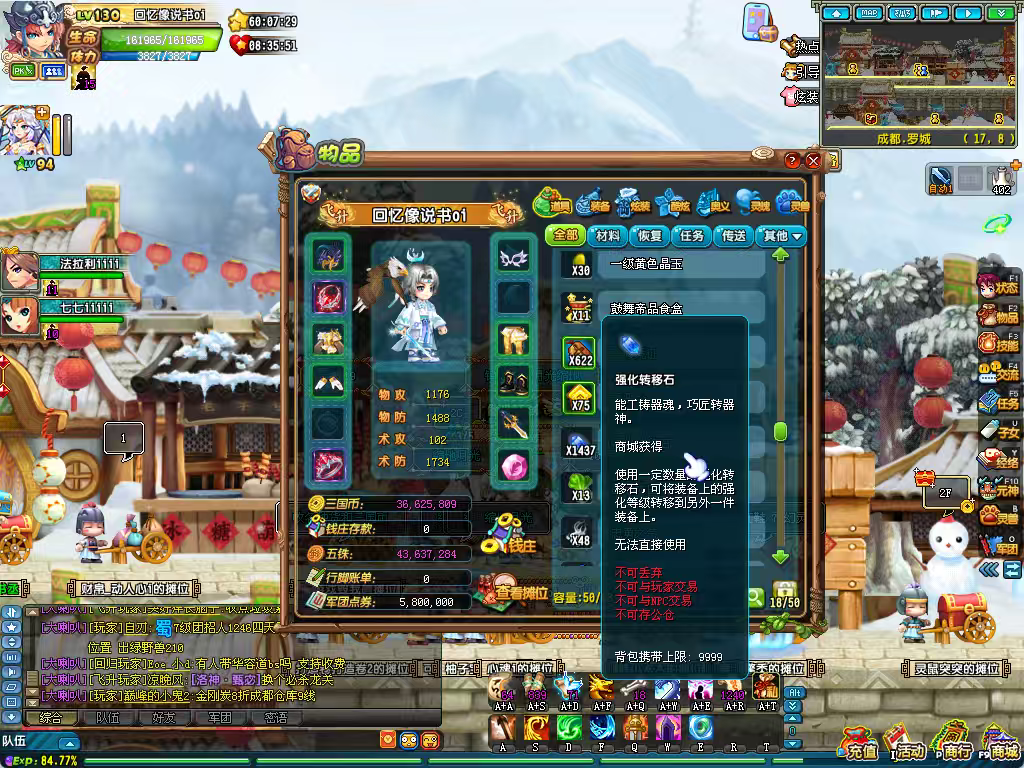Close the 物品 inventory window

pyautogui.click(x=813, y=160)
